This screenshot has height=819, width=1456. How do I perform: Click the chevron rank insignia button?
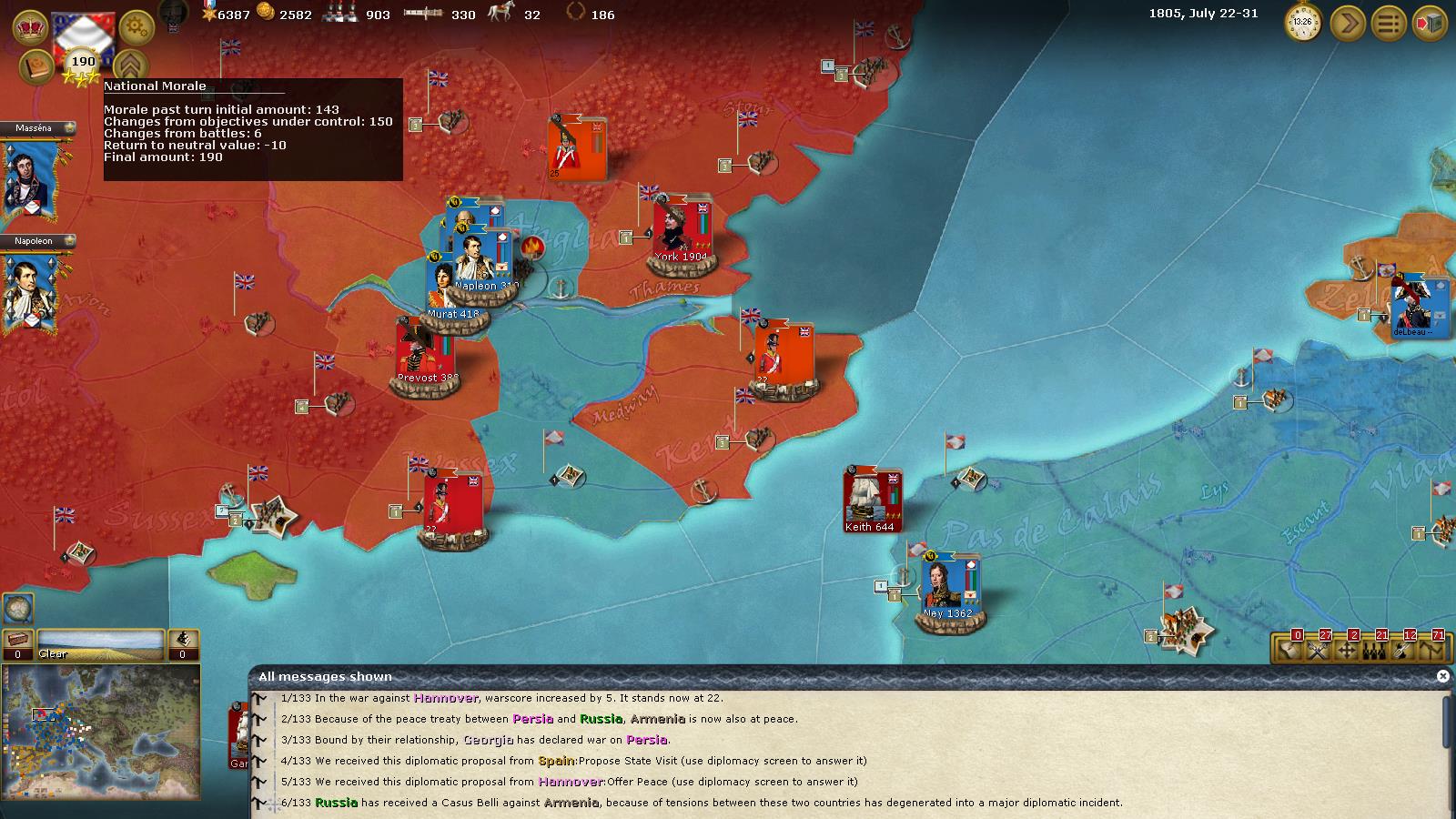(x=130, y=67)
